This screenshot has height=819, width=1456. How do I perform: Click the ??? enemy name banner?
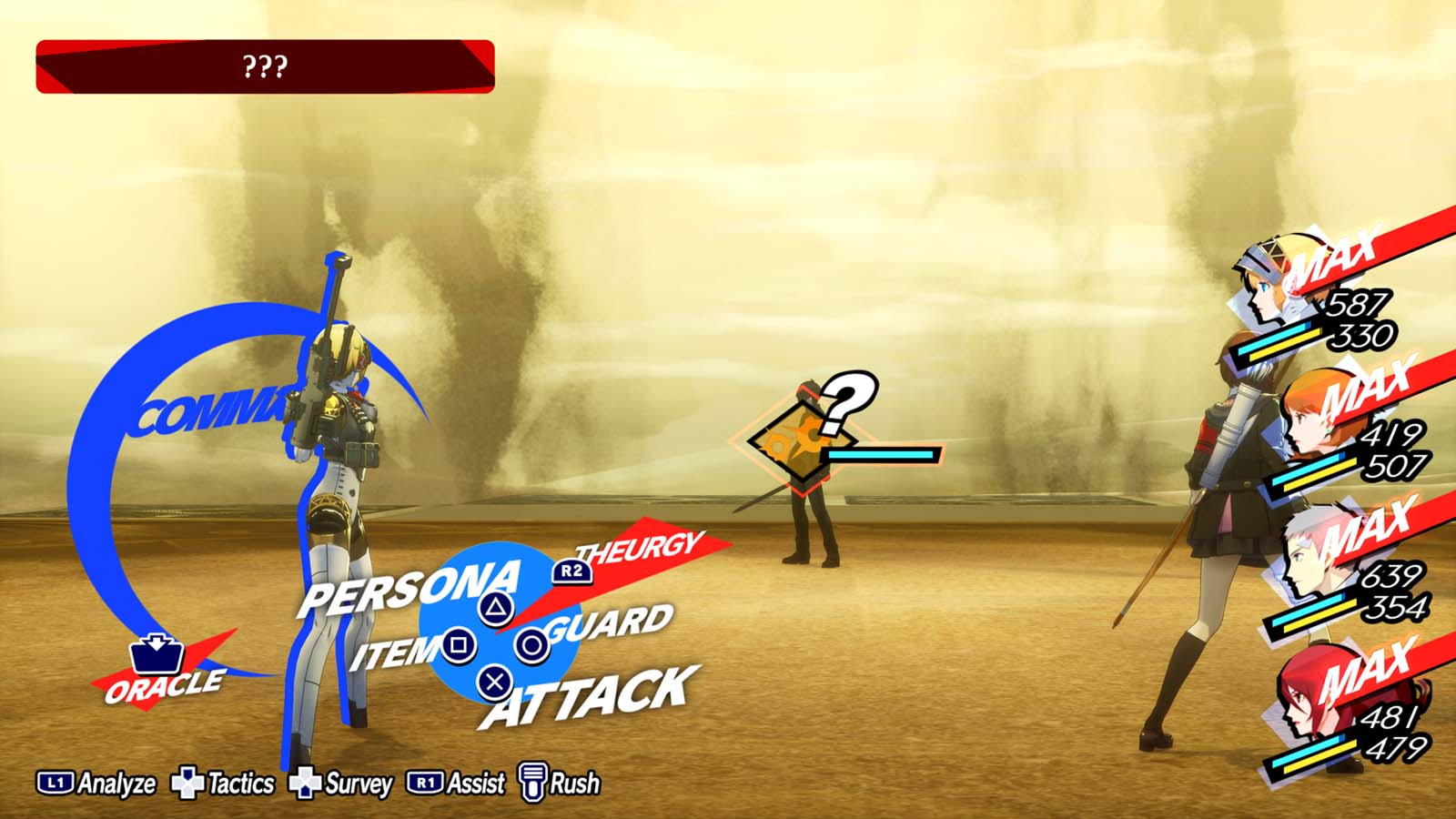click(264, 66)
